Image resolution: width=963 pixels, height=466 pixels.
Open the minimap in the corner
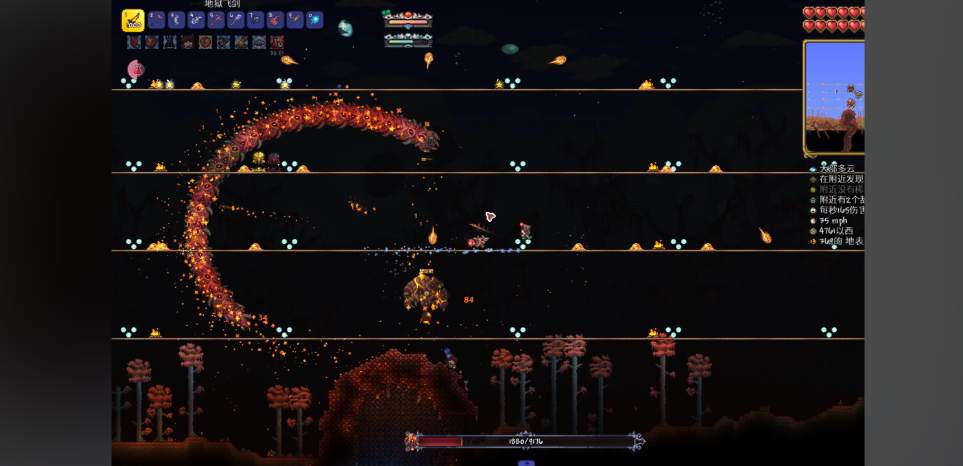click(x=835, y=97)
